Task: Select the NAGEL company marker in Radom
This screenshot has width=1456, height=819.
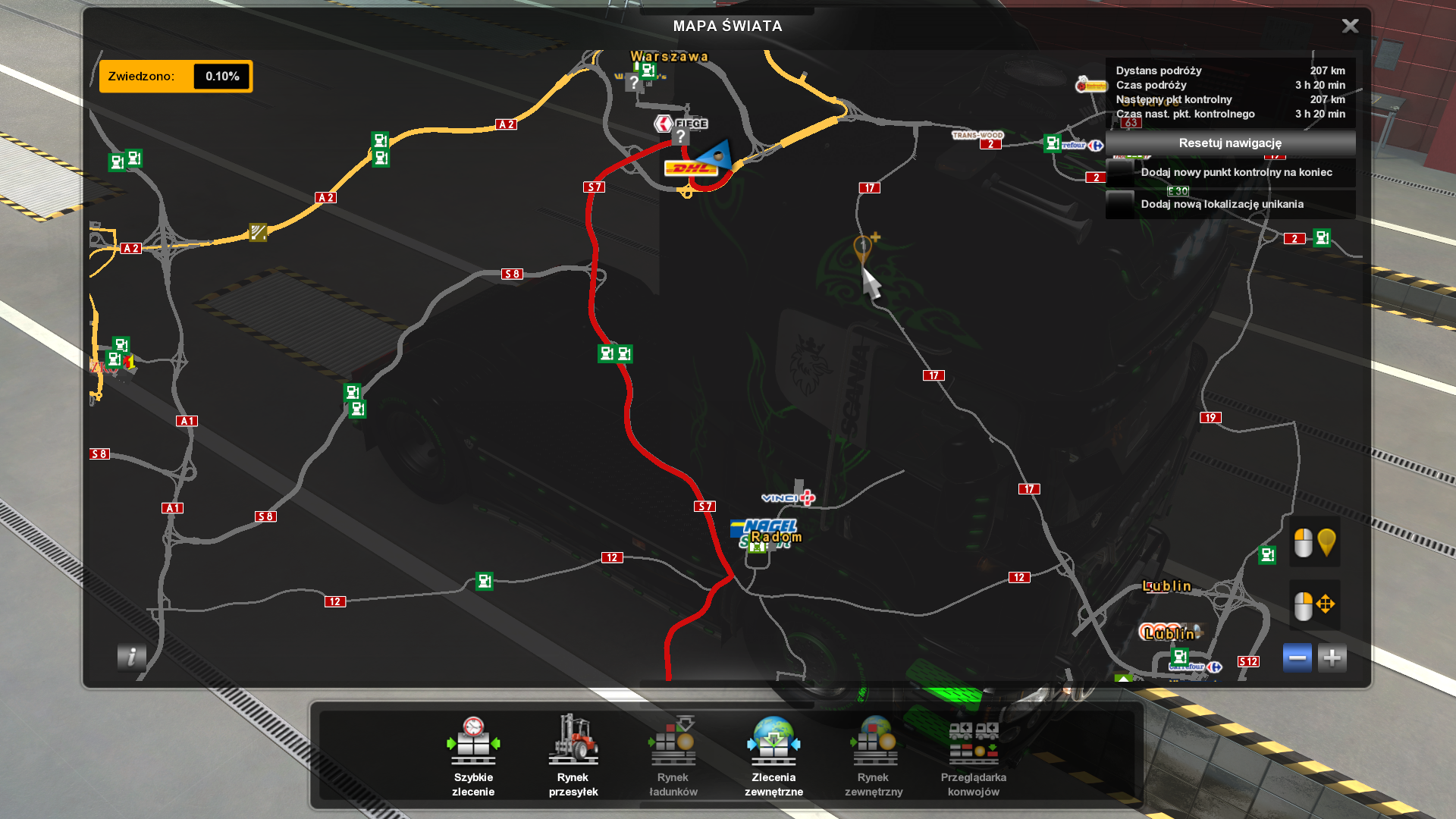Action: pos(764,526)
